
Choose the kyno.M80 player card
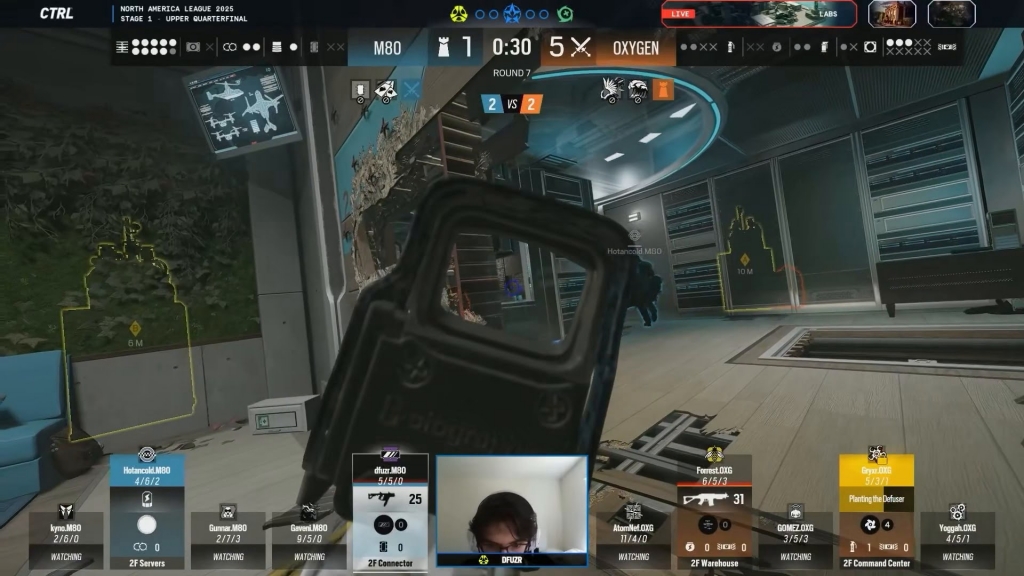66,538
